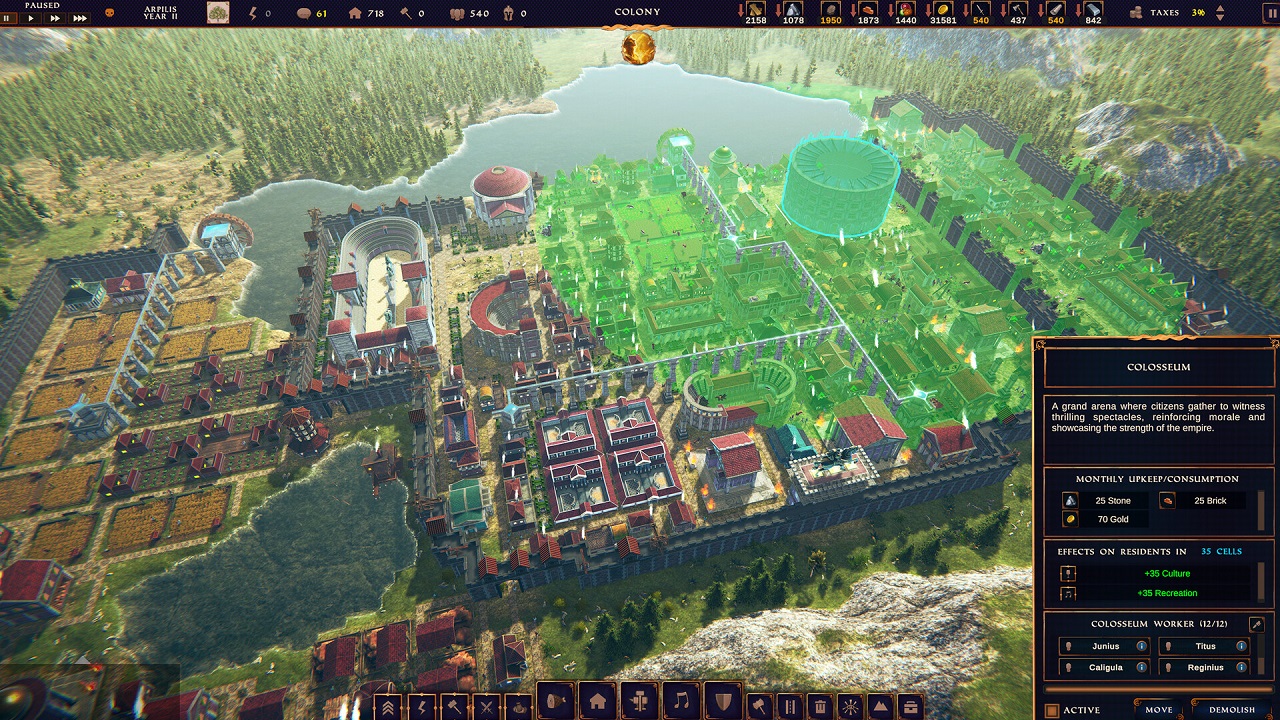This screenshot has height=720, width=1280.
Task: Open the food production icon with the ham
Action: coord(554,706)
